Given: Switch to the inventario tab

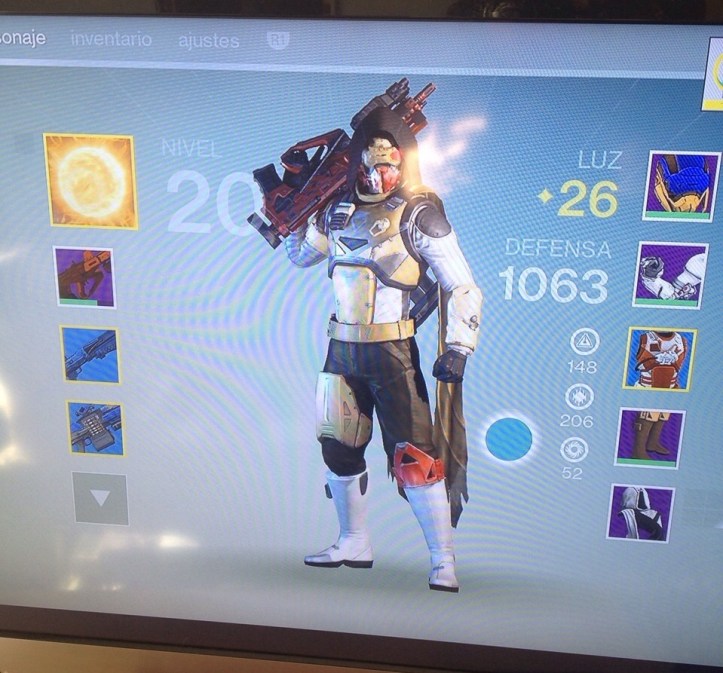Looking at the screenshot, I should point(111,39).
